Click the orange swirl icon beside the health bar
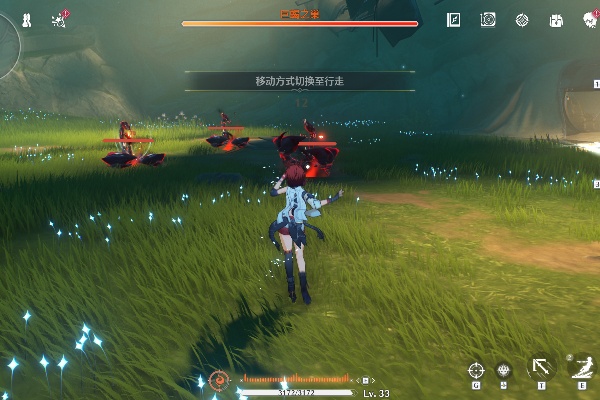Screen dimensions: 600x400 [x=220, y=380]
